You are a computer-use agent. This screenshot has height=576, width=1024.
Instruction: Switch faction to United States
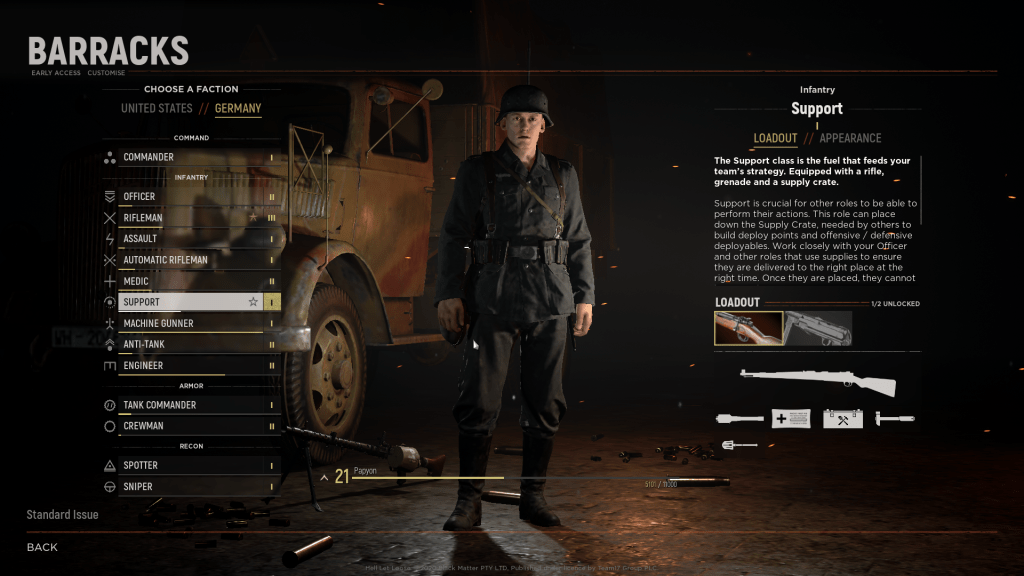(x=157, y=108)
